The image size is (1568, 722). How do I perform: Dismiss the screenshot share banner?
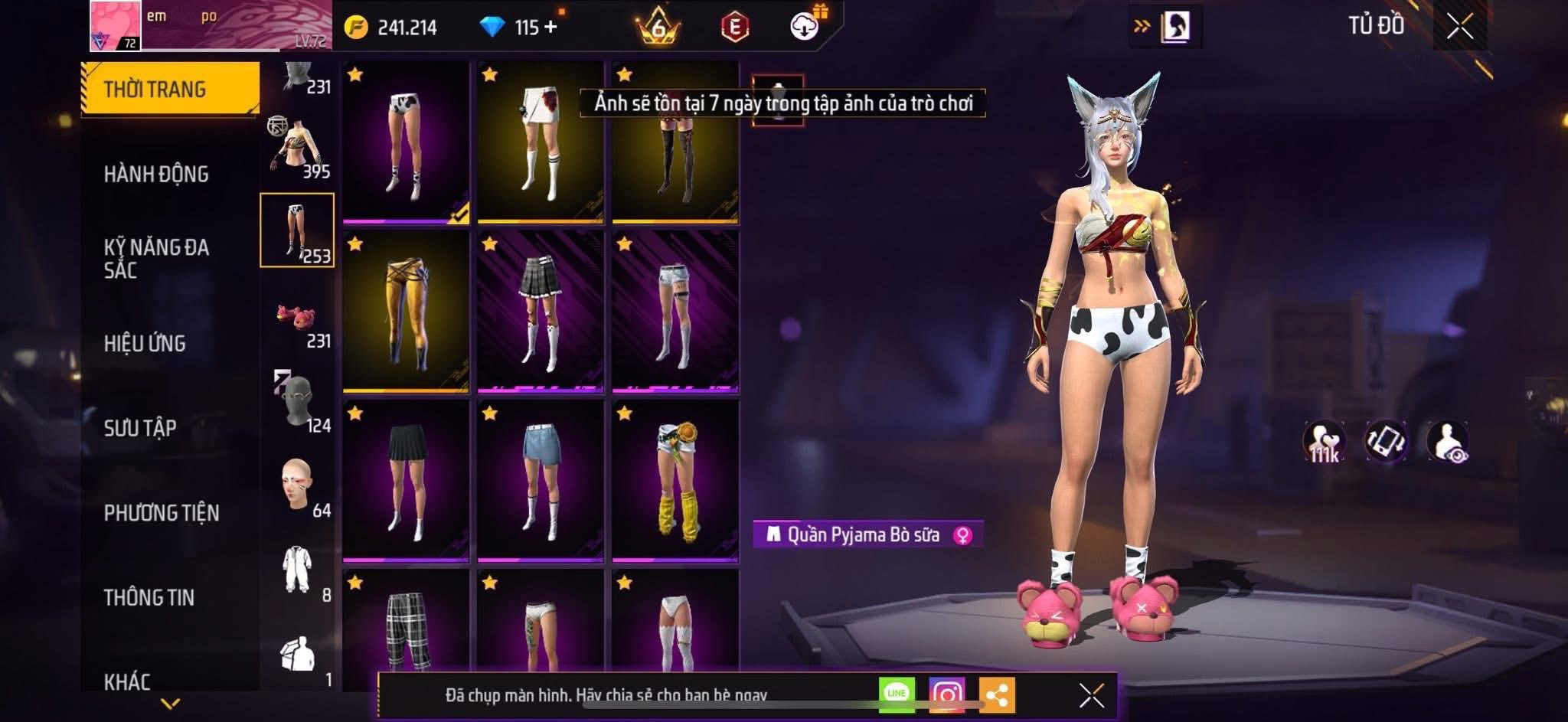pyautogui.click(x=1091, y=695)
